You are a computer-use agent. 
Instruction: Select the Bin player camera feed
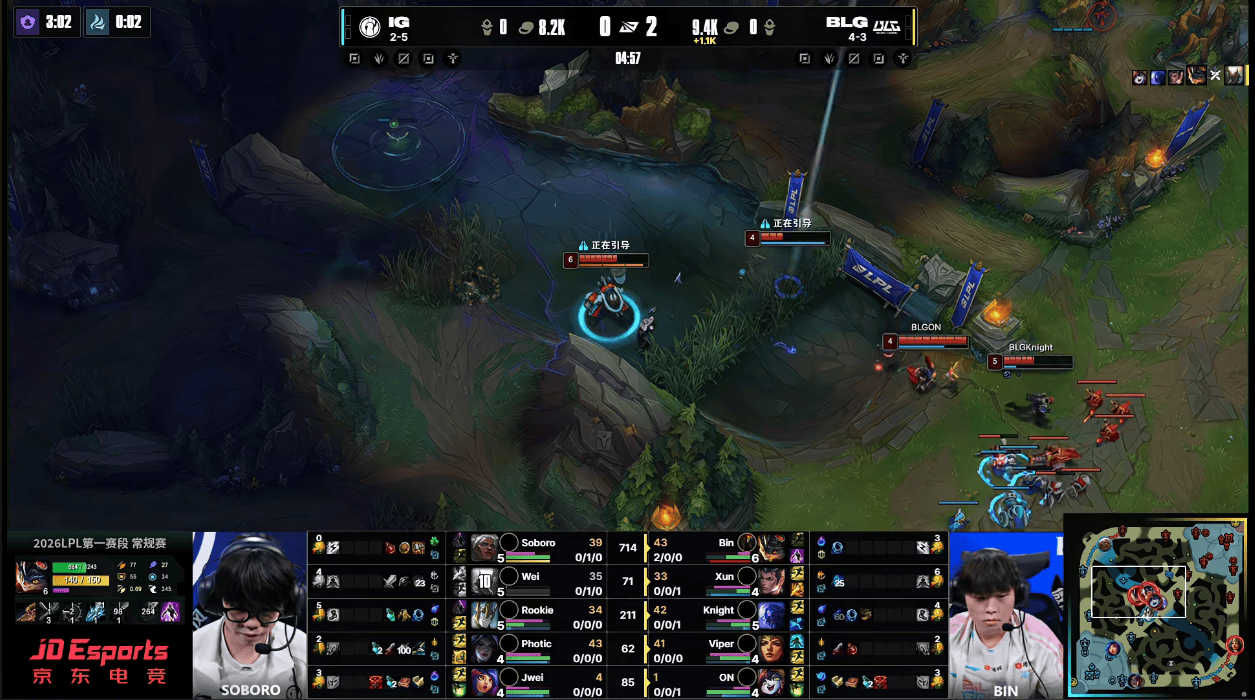1005,614
